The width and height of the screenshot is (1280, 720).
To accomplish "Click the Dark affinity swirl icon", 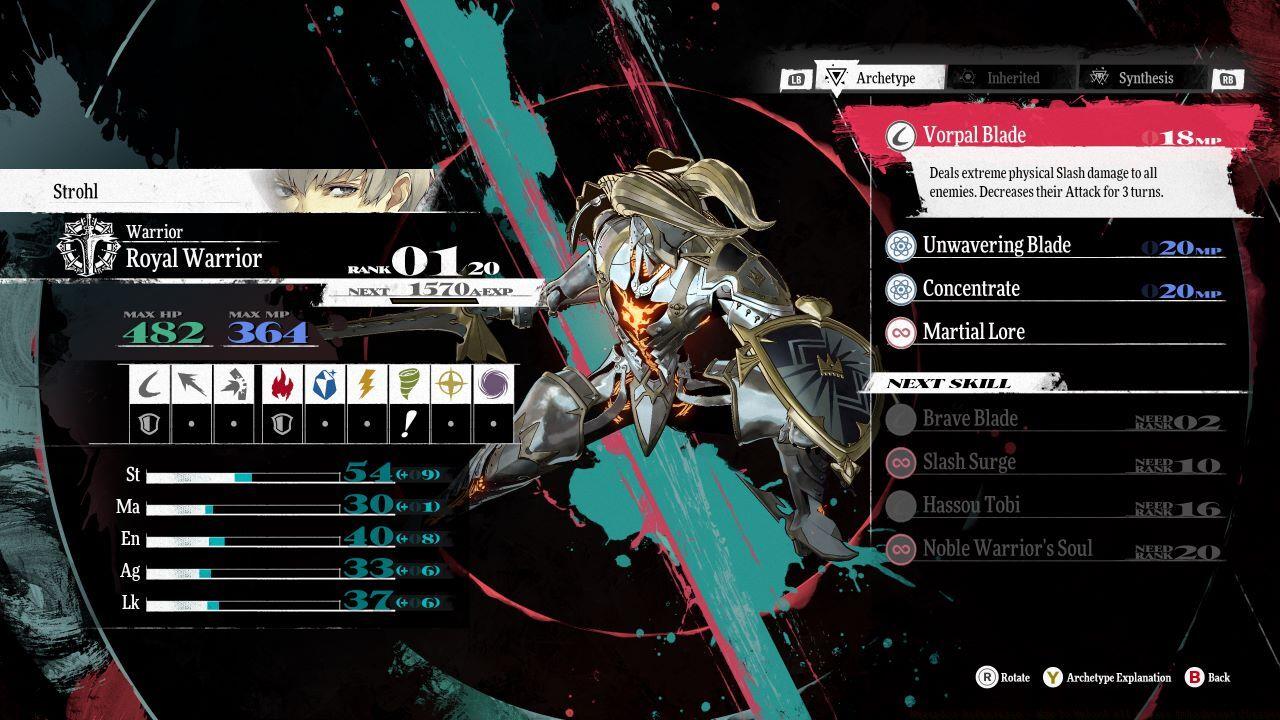I will click(x=493, y=383).
